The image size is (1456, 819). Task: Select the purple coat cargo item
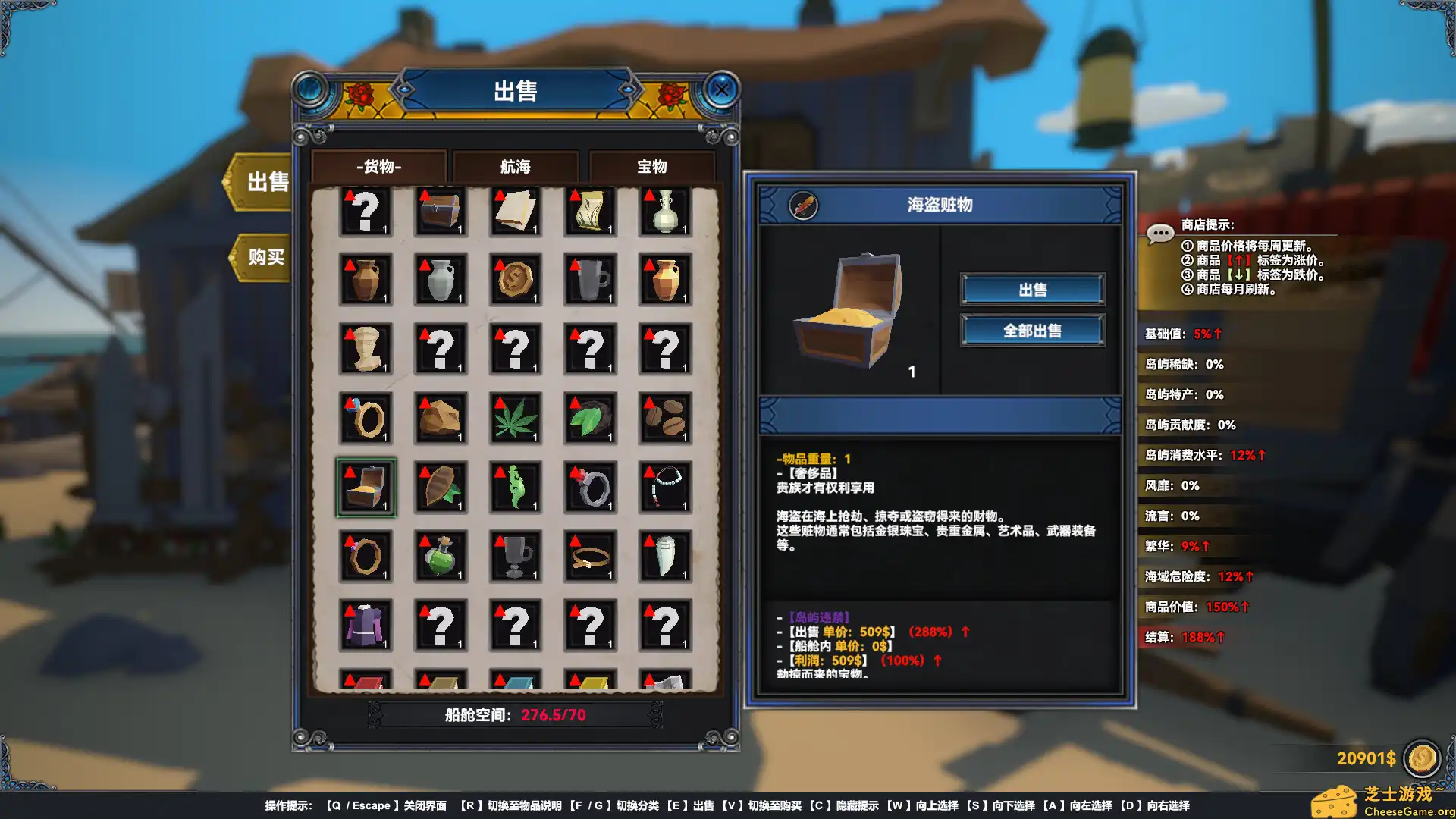coord(366,624)
